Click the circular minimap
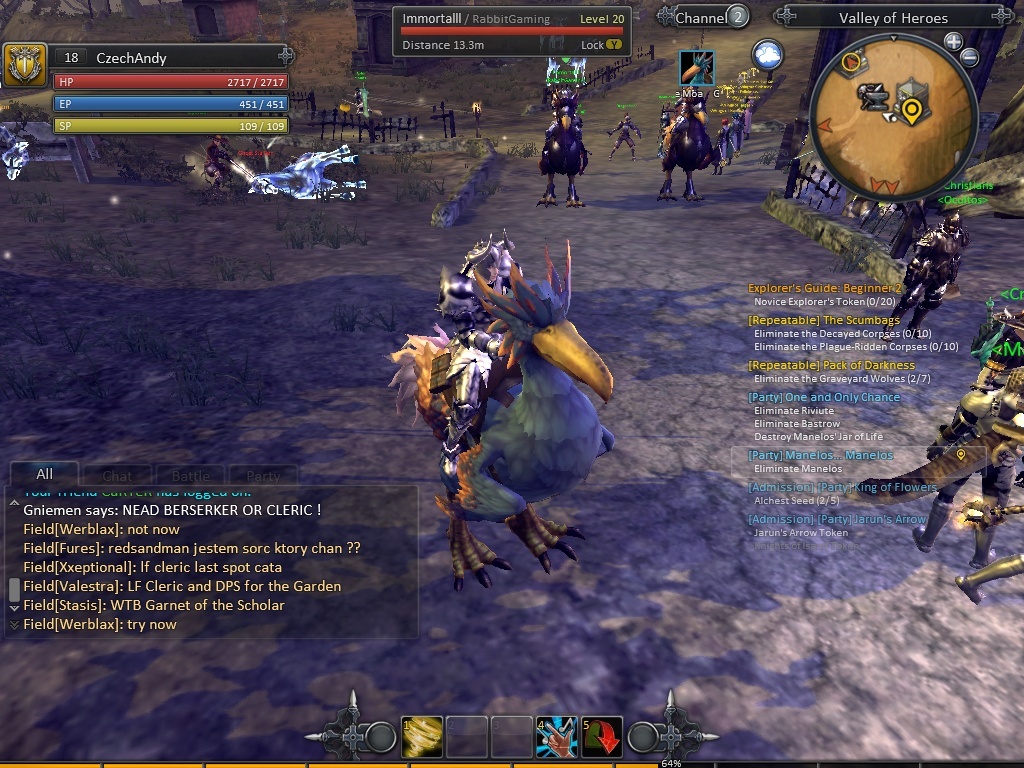 tap(893, 115)
